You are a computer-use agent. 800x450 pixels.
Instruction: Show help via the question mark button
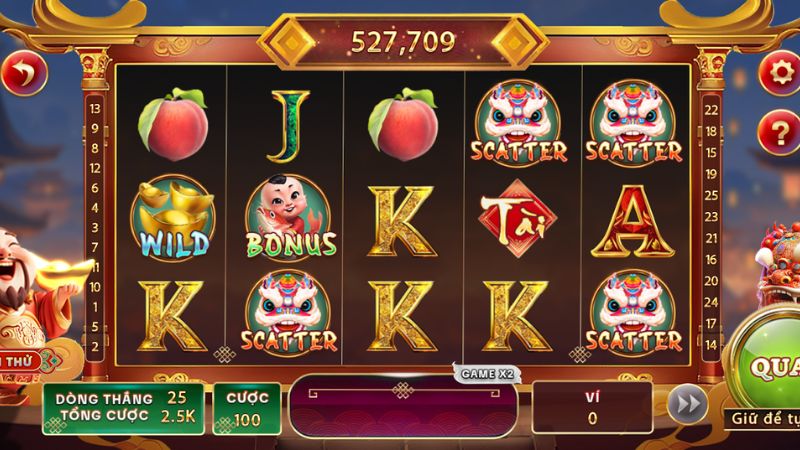click(x=779, y=132)
